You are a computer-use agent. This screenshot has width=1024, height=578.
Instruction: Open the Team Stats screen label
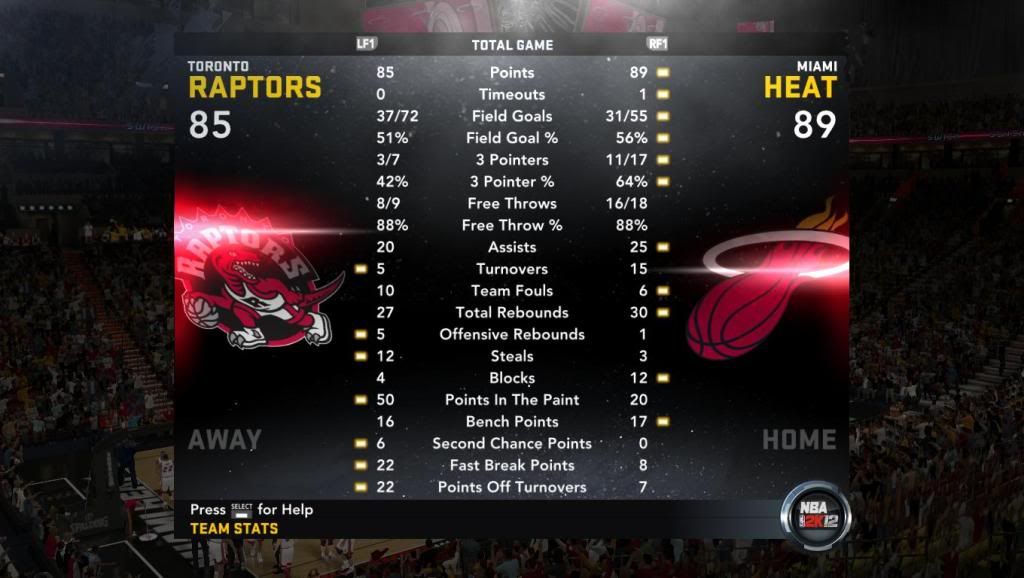pyautogui.click(x=234, y=528)
